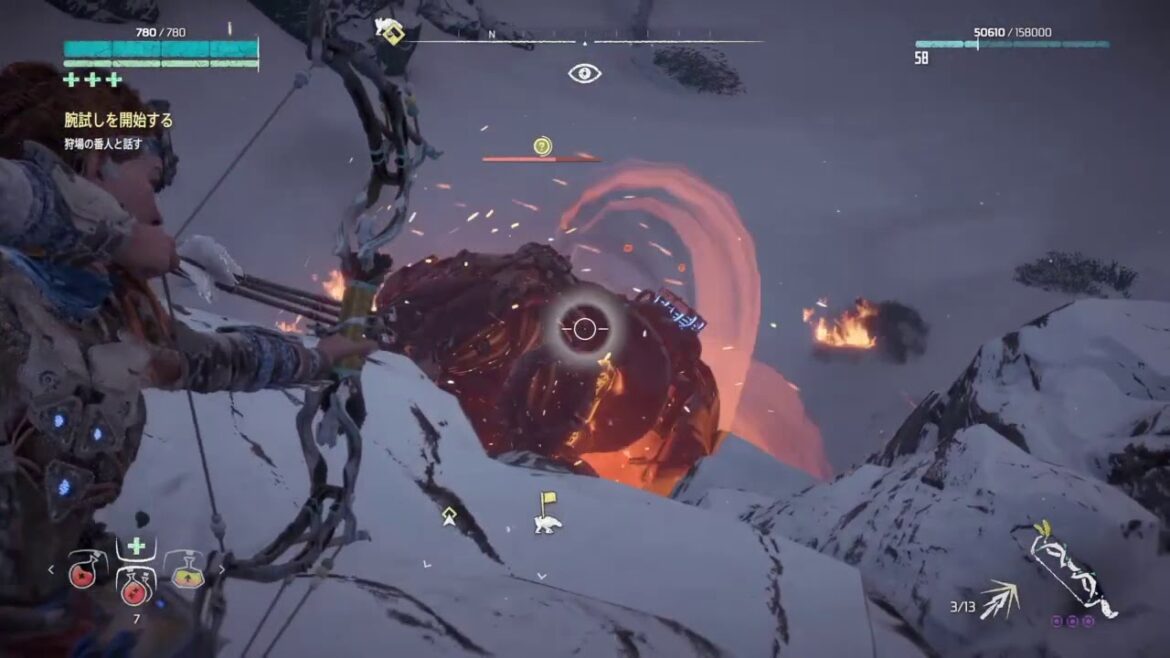Select the yellow quest marker on the compass
Screen dimensions: 1170x658
click(x=392, y=33)
